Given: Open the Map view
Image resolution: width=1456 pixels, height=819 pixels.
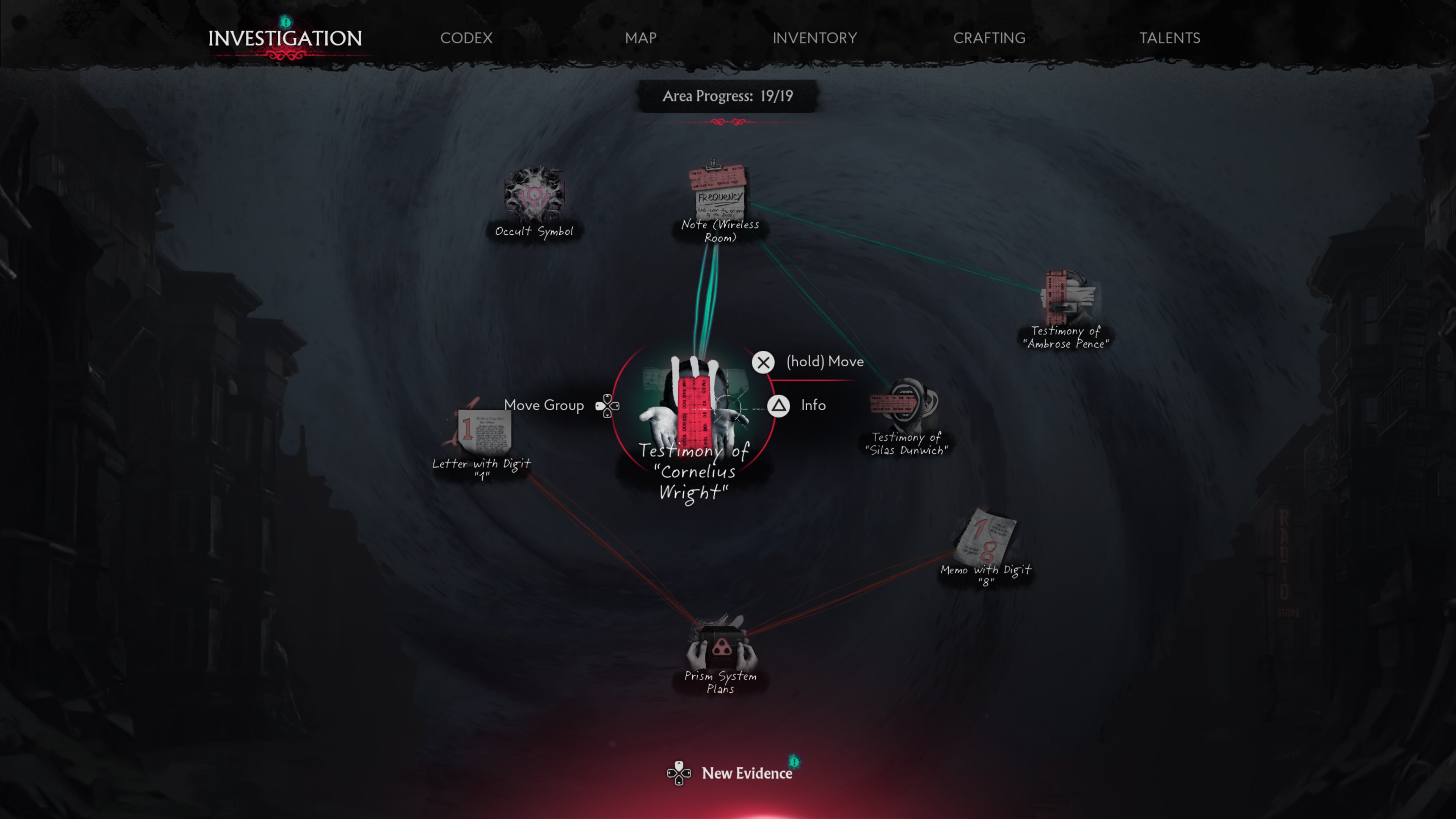Looking at the screenshot, I should pyautogui.click(x=640, y=38).
